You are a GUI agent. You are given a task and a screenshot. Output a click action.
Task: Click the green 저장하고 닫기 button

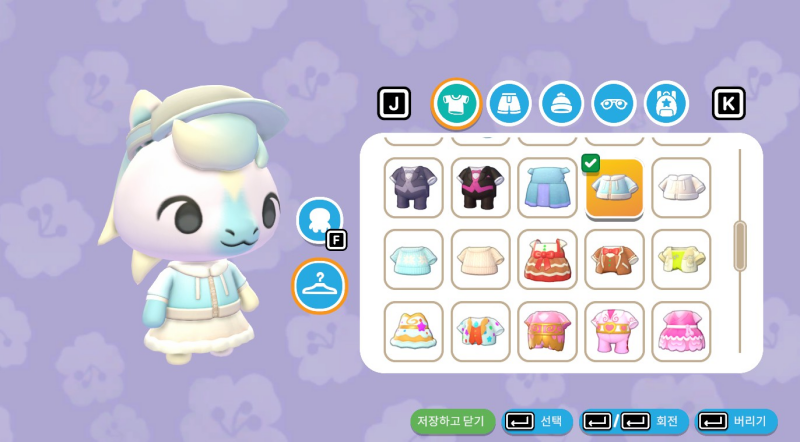[x=452, y=421]
